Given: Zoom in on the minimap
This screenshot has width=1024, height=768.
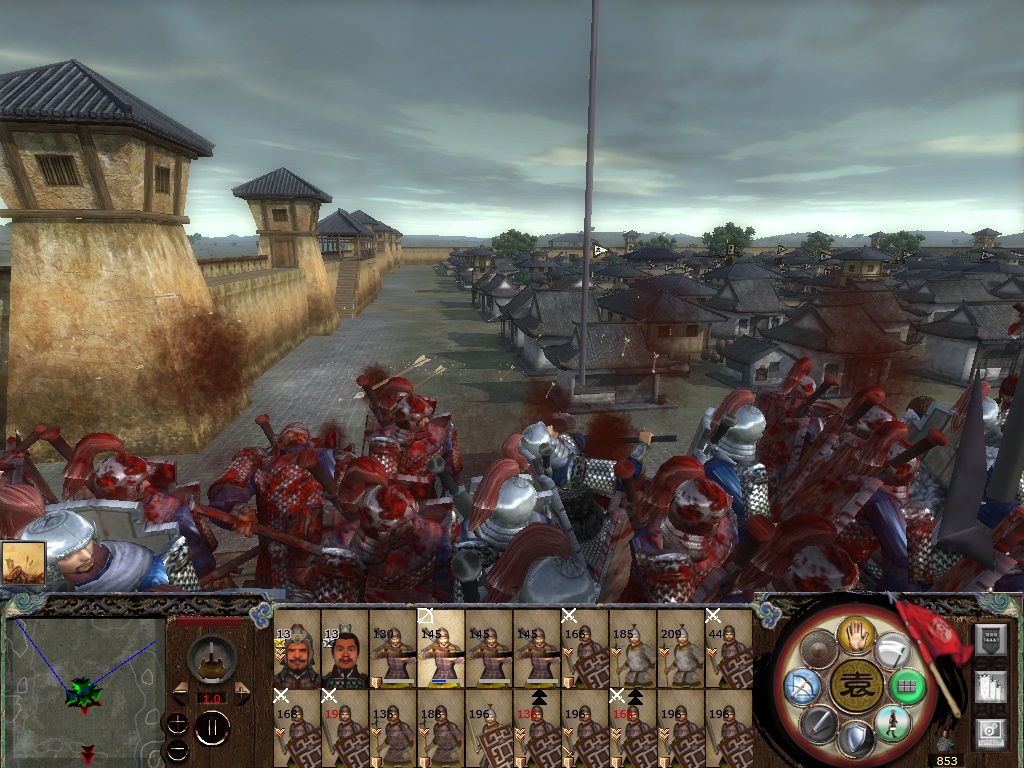Looking at the screenshot, I should 176,721.
